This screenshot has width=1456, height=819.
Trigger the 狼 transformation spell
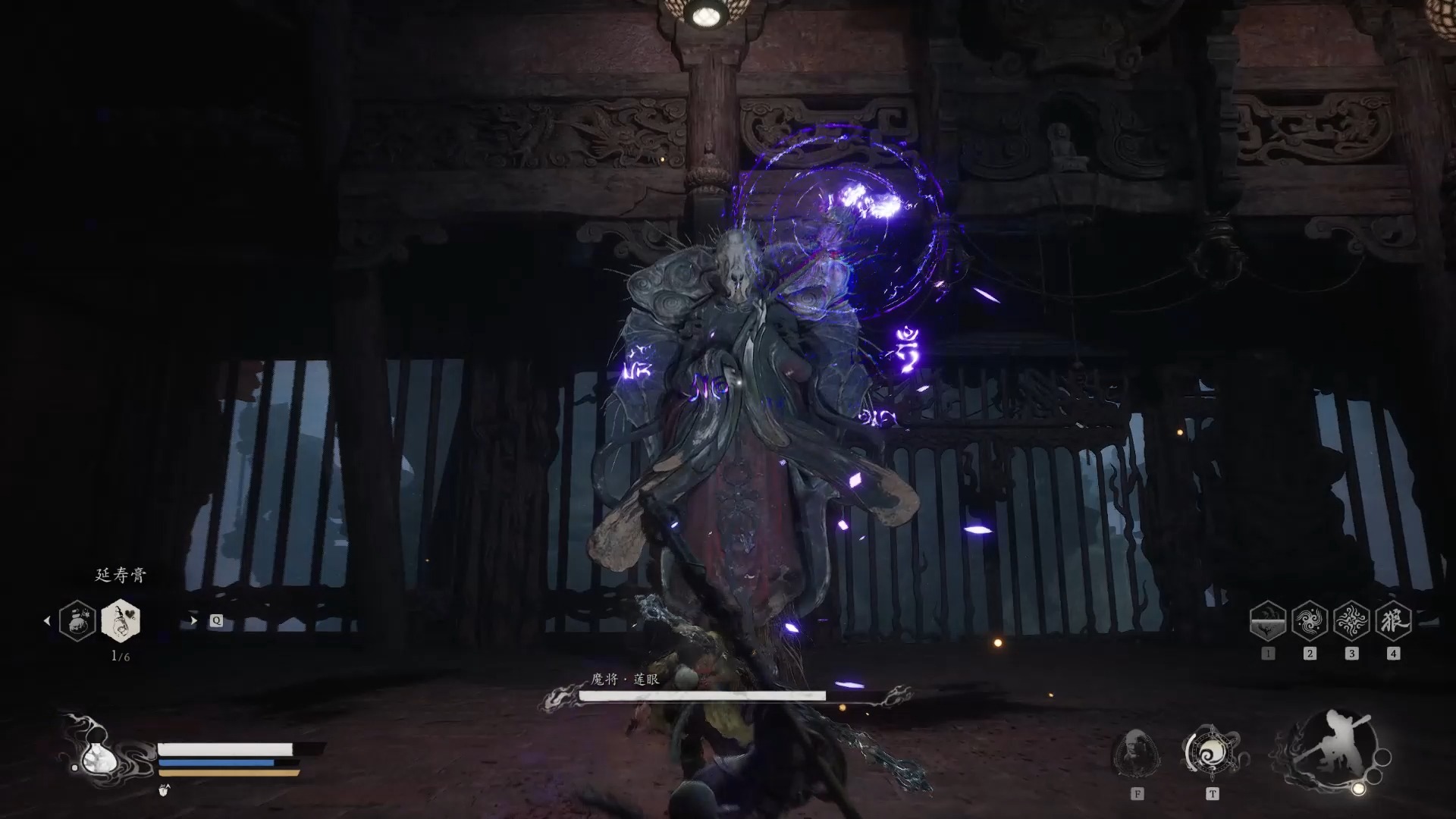click(x=1393, y=622)
